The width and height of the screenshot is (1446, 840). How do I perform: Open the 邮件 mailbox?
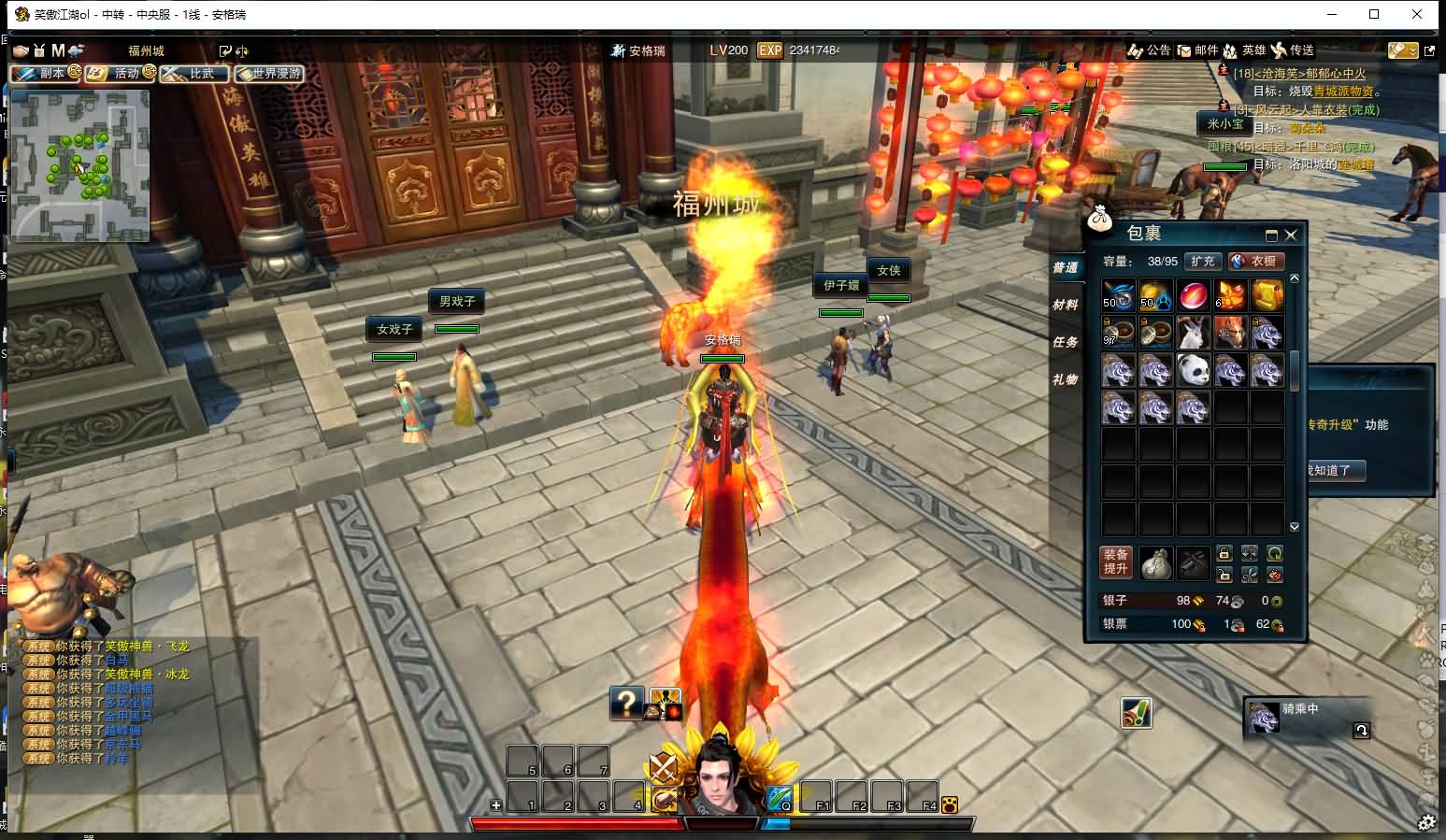click(x=1197, y=50)
